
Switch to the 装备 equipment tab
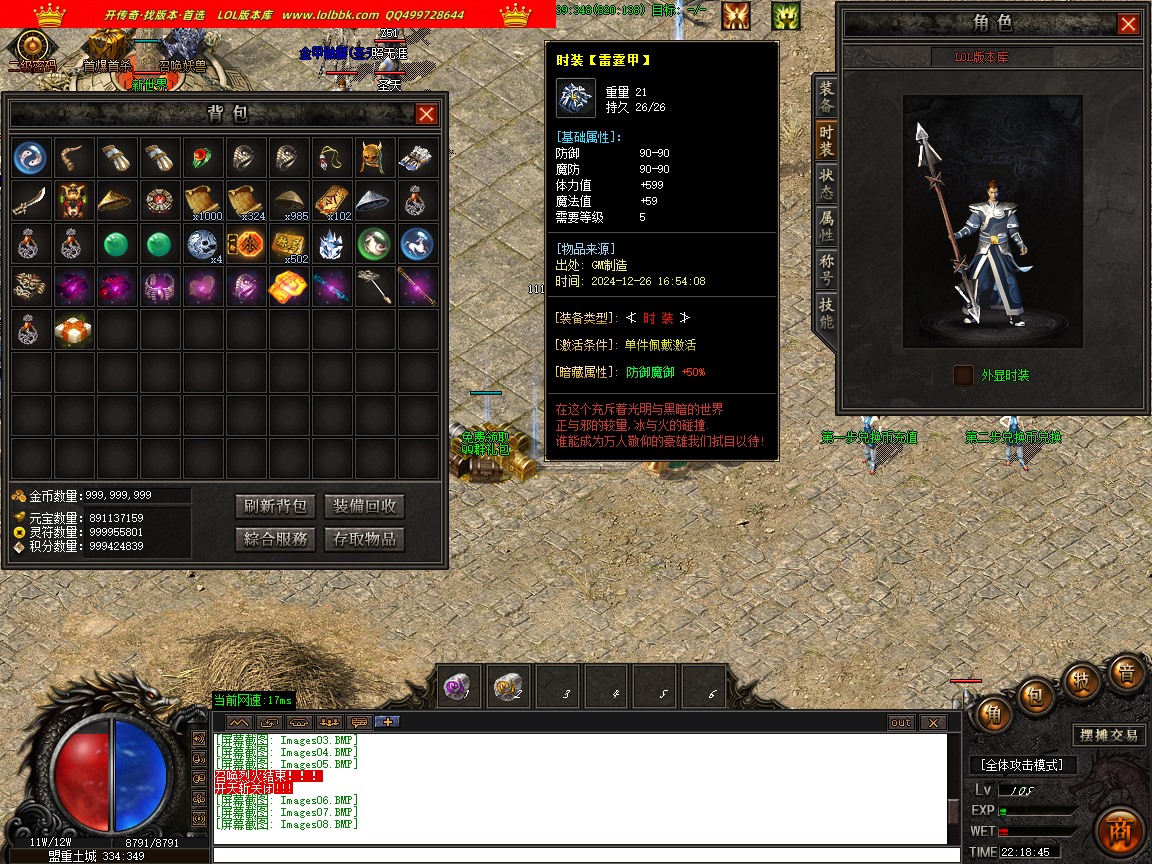(x=826, y=96)
